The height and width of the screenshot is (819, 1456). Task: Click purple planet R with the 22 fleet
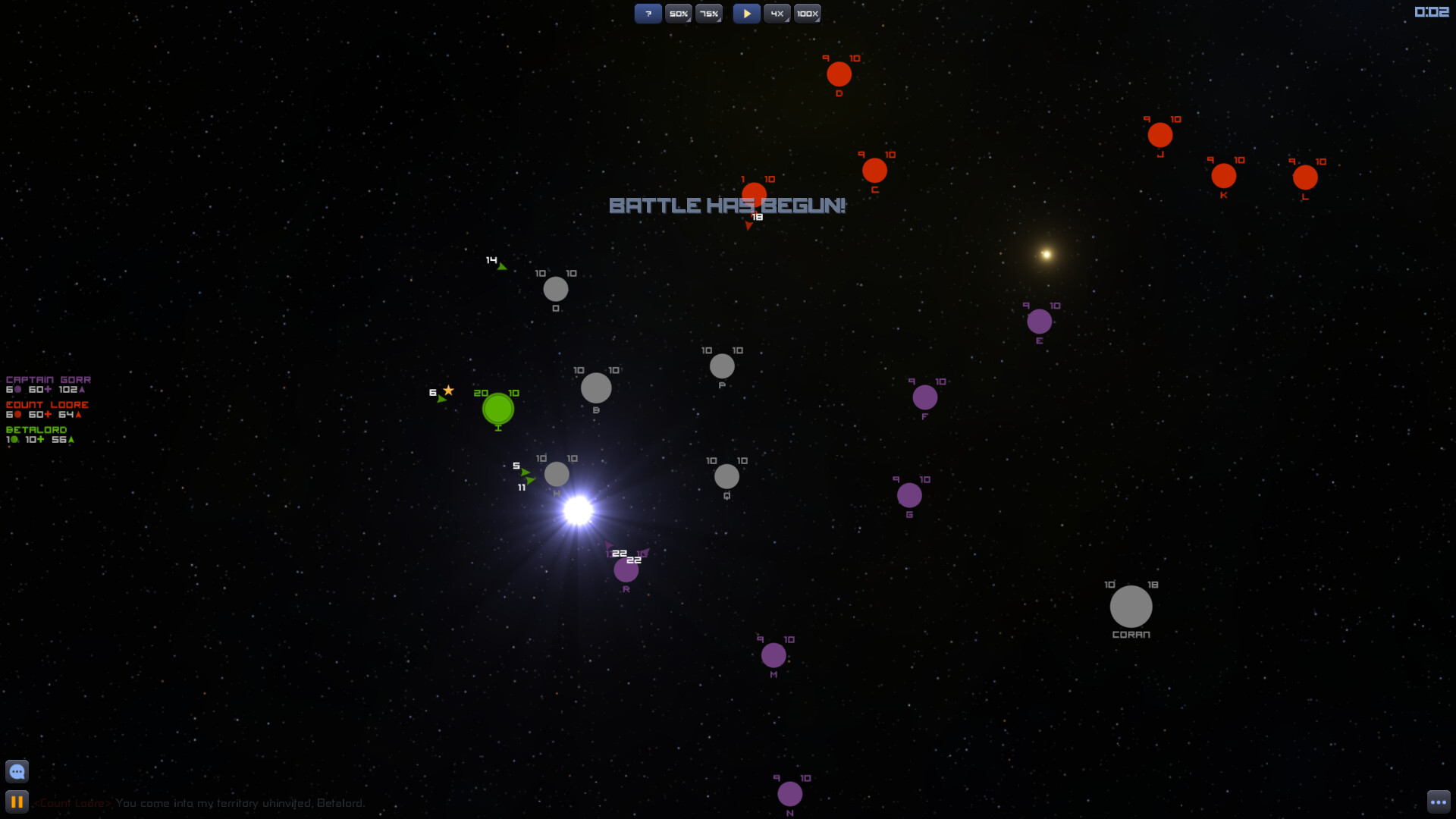pyautogui.click(x=626, y=570)
